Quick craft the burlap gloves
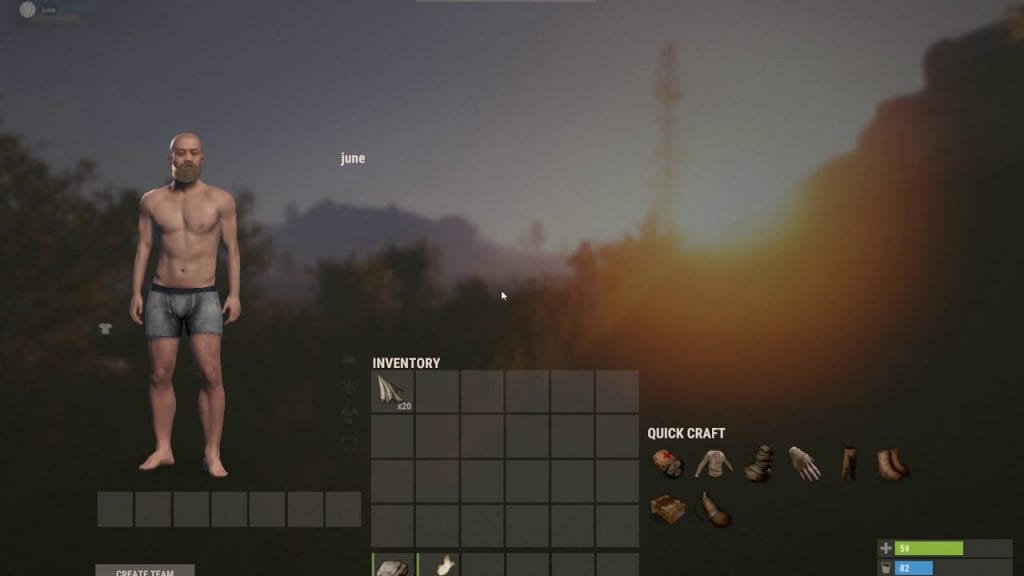The image size is (1024, 576). pos(804,464)
